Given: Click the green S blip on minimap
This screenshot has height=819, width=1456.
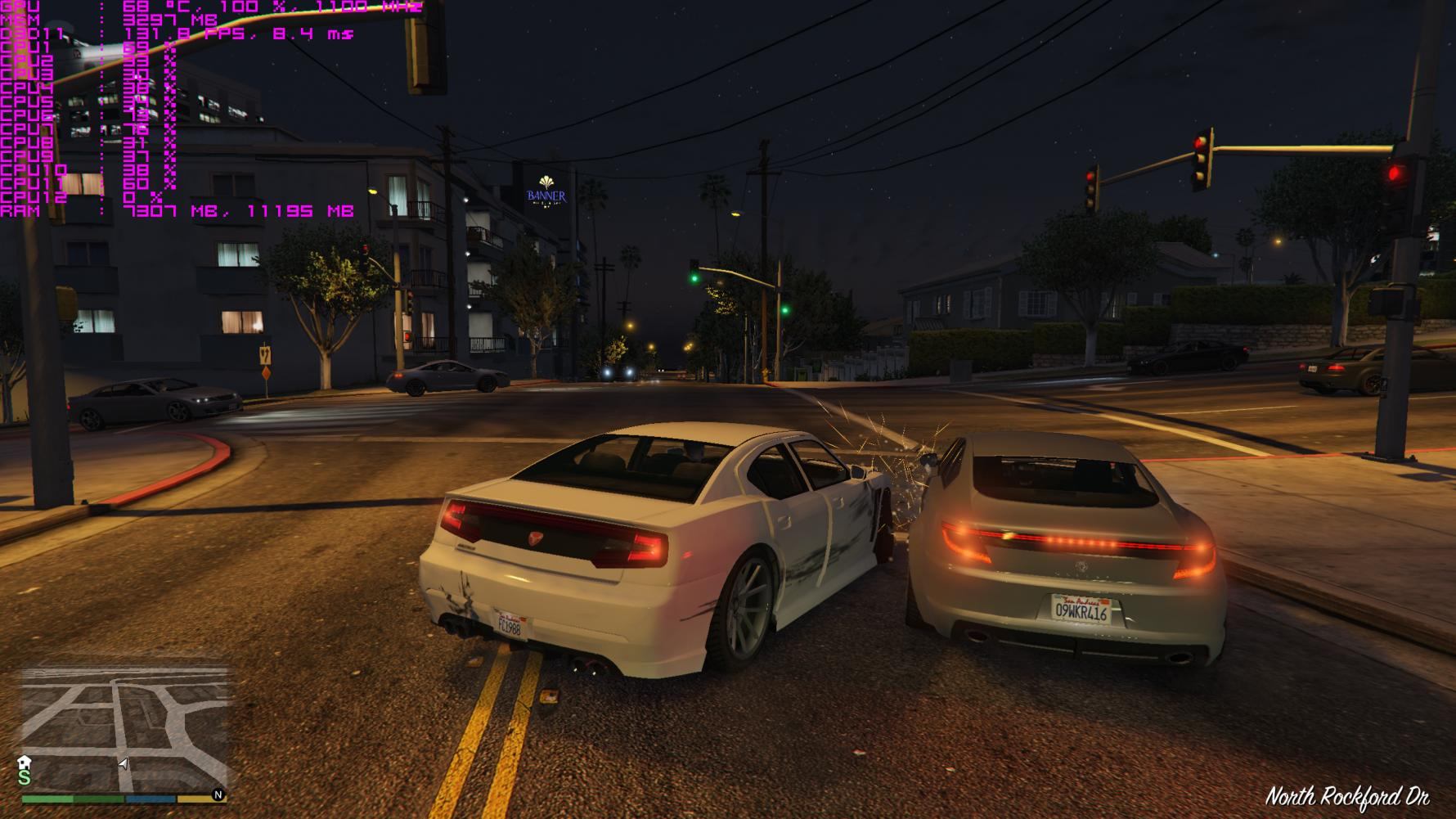Looking at the screenshot, I should 25,778.
